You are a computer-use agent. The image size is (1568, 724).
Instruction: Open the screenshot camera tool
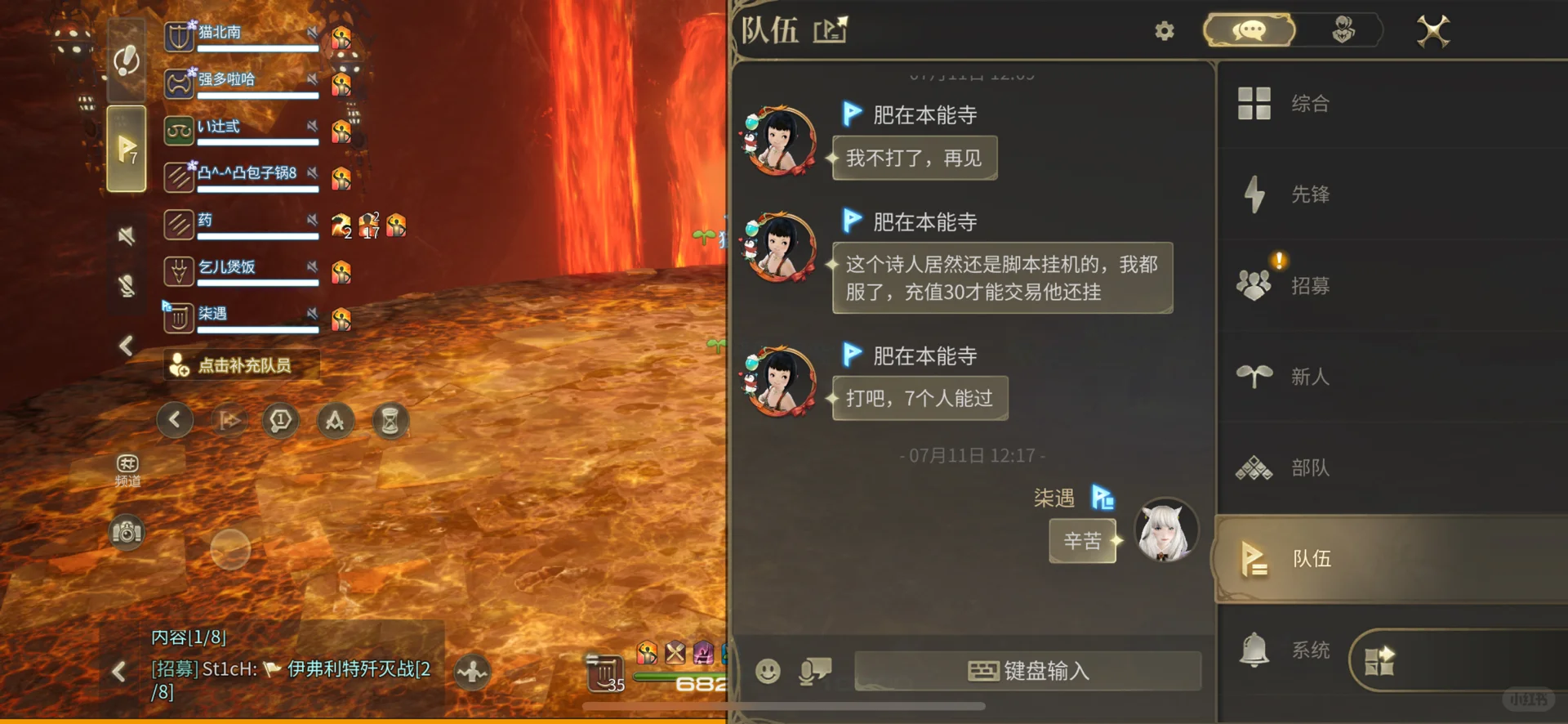127,532
